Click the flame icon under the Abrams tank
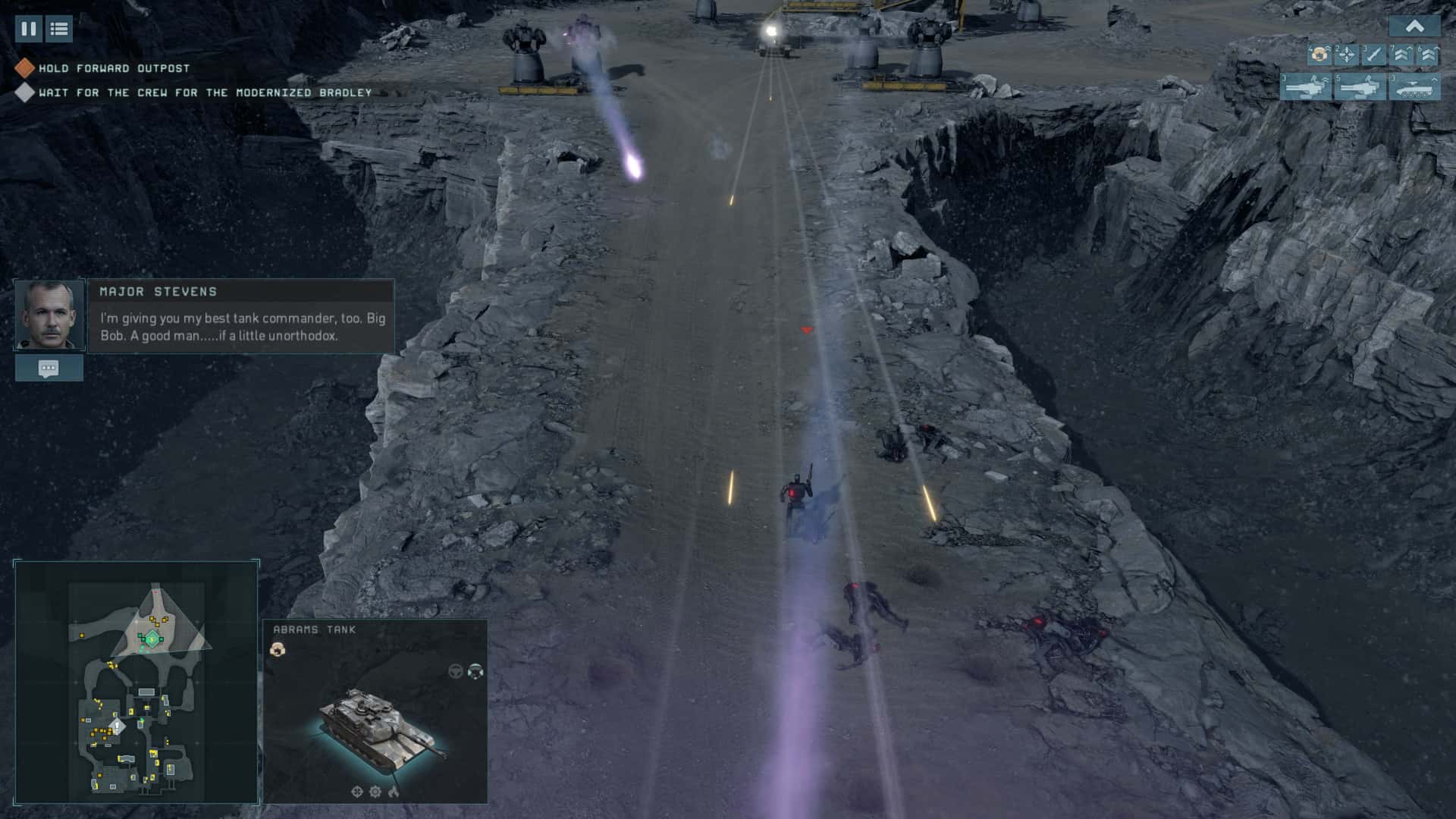Viewport: 1456px width, 819px height. 394,792
